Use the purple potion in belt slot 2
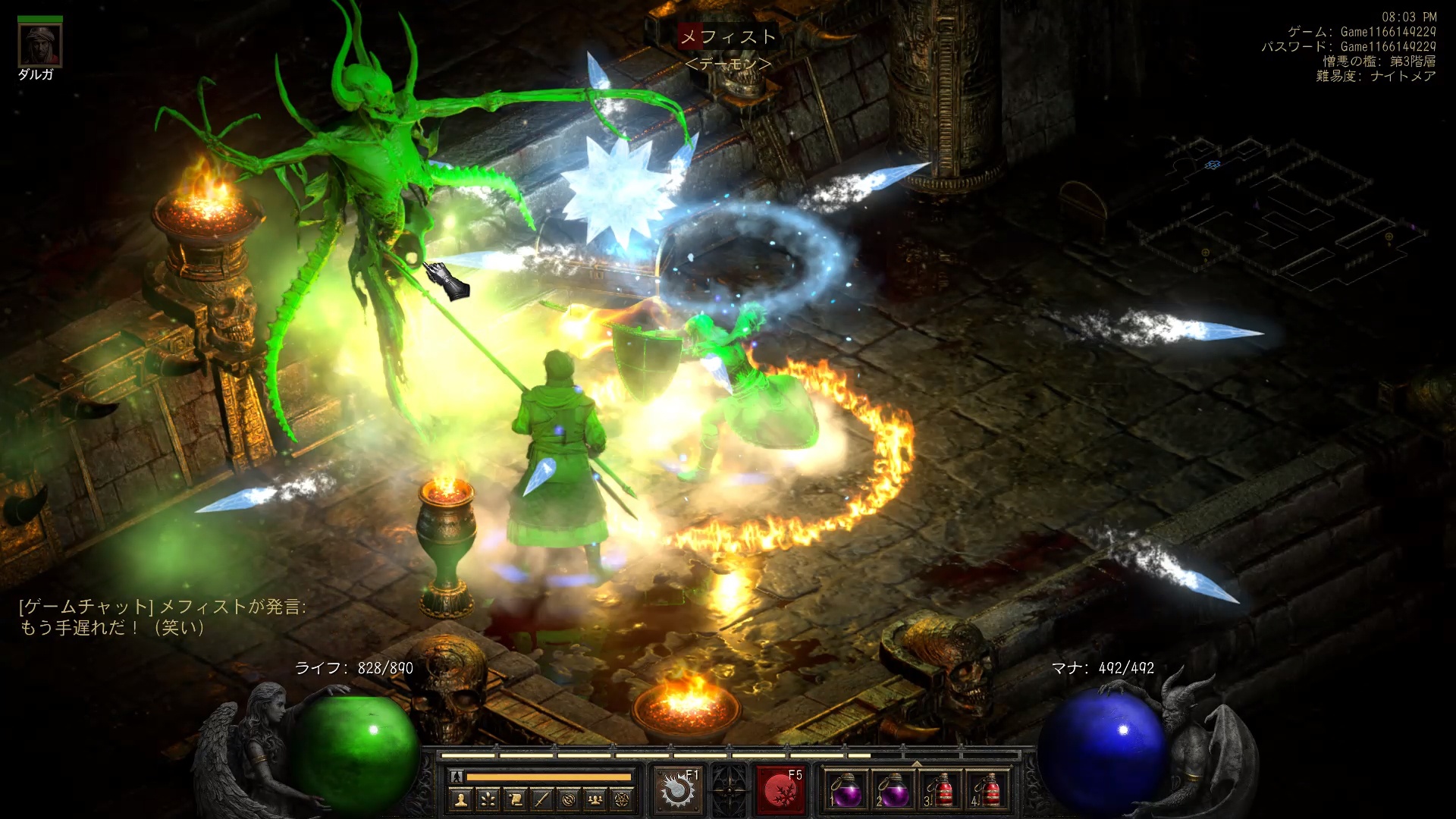 coord(892,791)
